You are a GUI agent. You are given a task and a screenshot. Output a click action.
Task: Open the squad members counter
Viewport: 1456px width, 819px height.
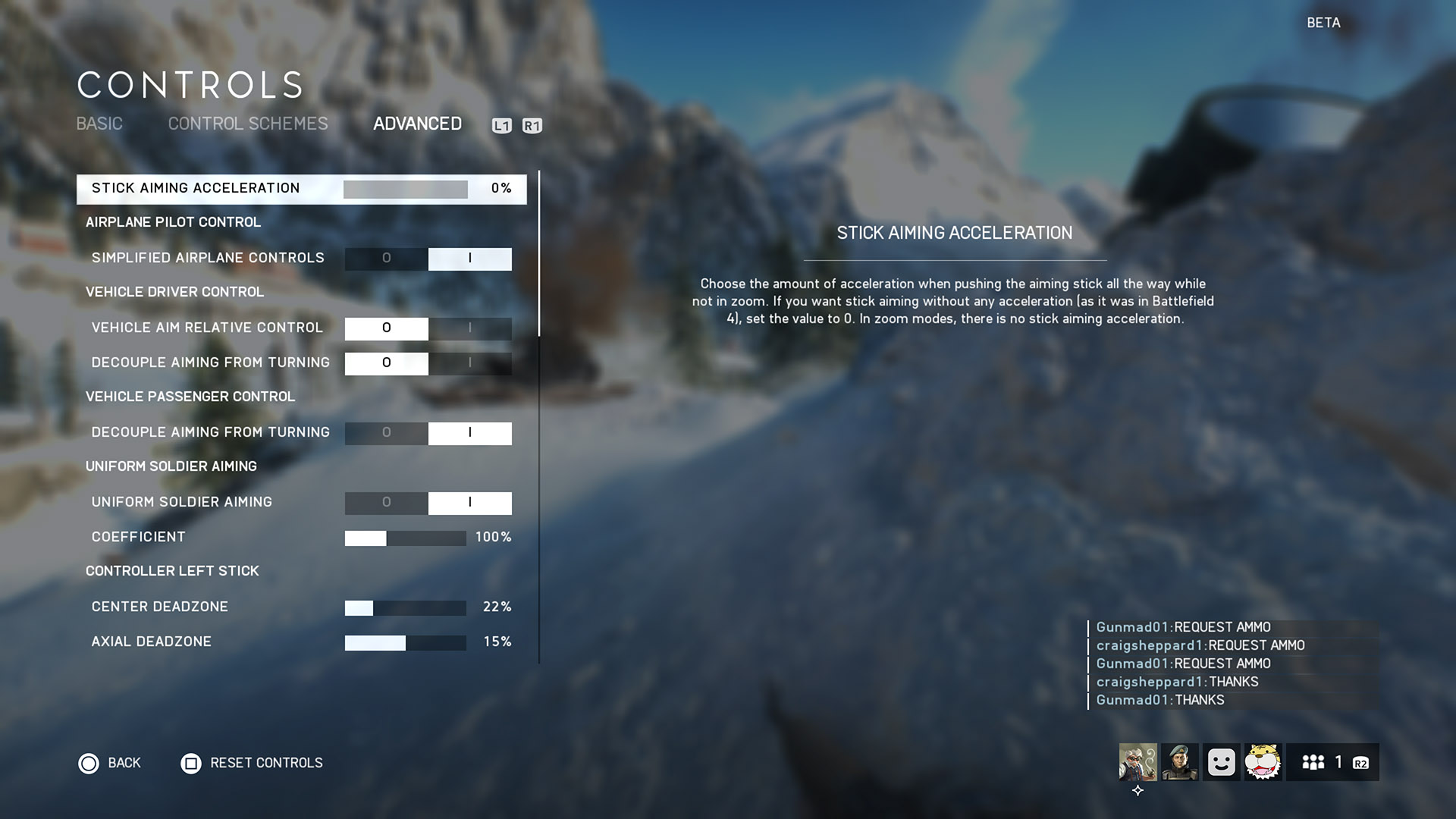coord(1332,762)
